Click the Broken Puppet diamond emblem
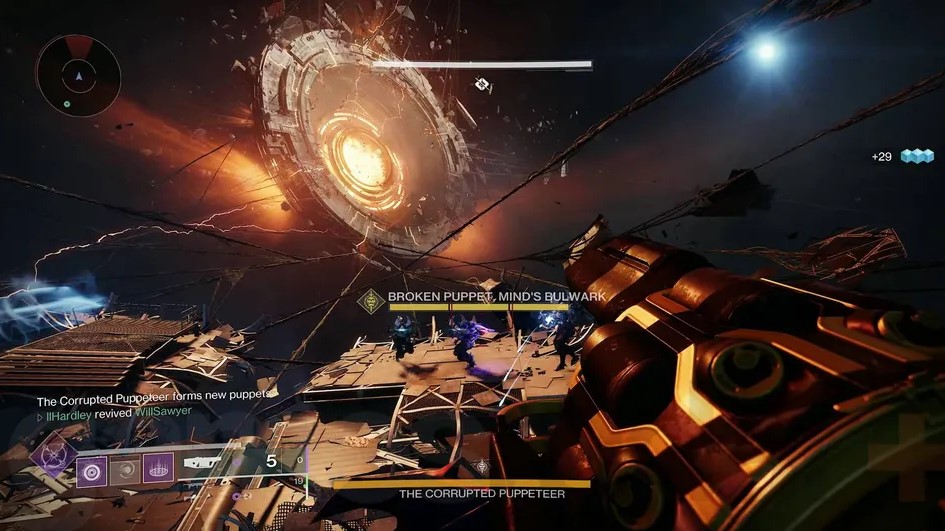Screen dimensions: 945x531 (373, 297)
